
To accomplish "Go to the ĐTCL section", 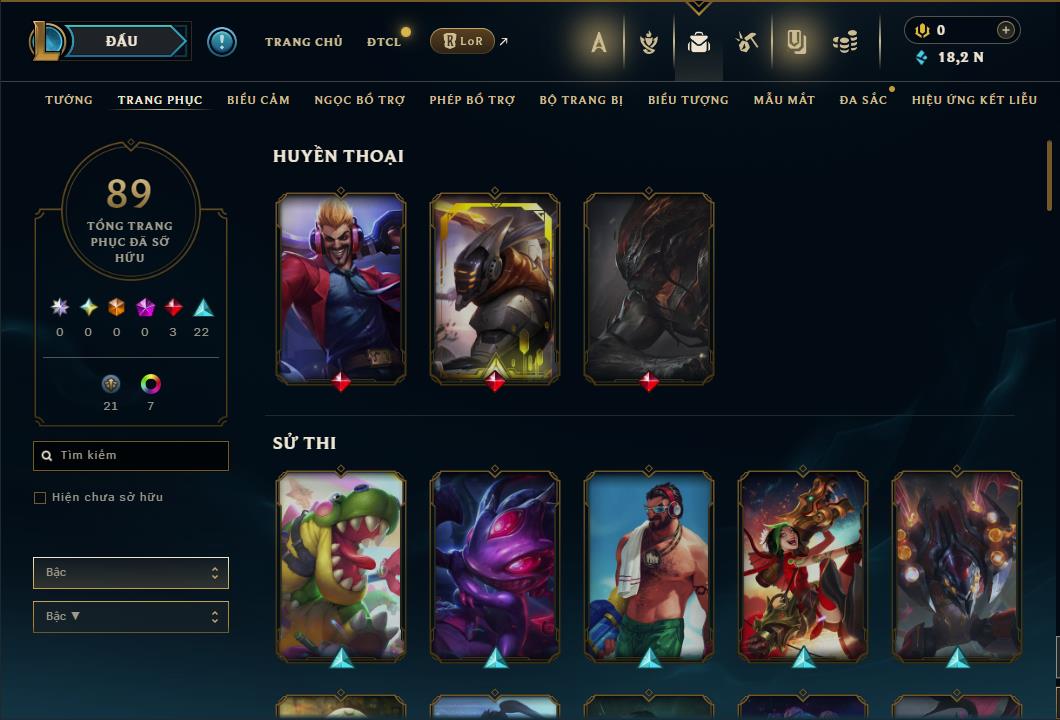I will pos(384,42).
